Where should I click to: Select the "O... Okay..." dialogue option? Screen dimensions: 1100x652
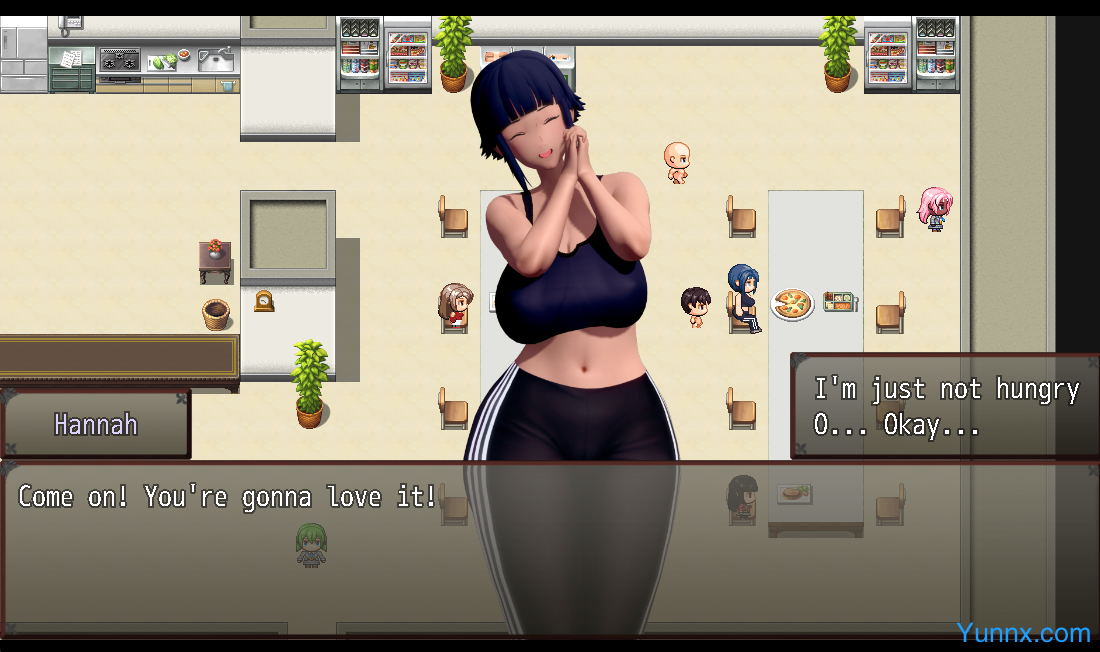(x=896, y=425)
